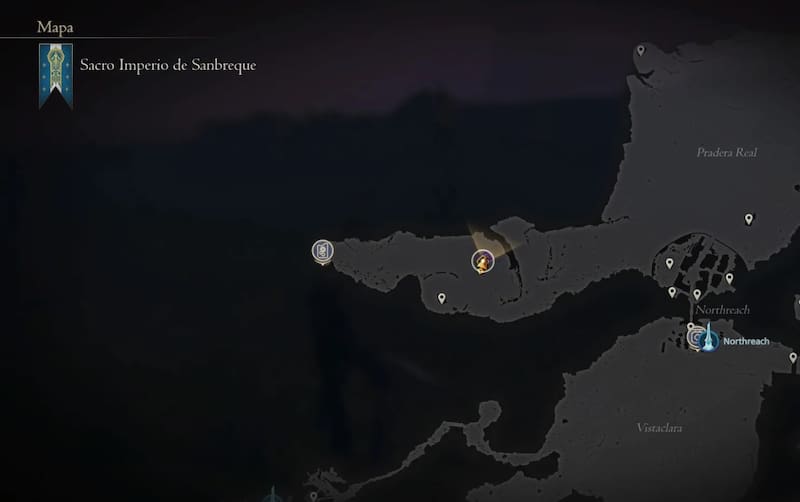Viewport: 800px width, 502px height.
Task: Click the Sacro Imperio de Sanbreque banner
Action: pos(55,74)
